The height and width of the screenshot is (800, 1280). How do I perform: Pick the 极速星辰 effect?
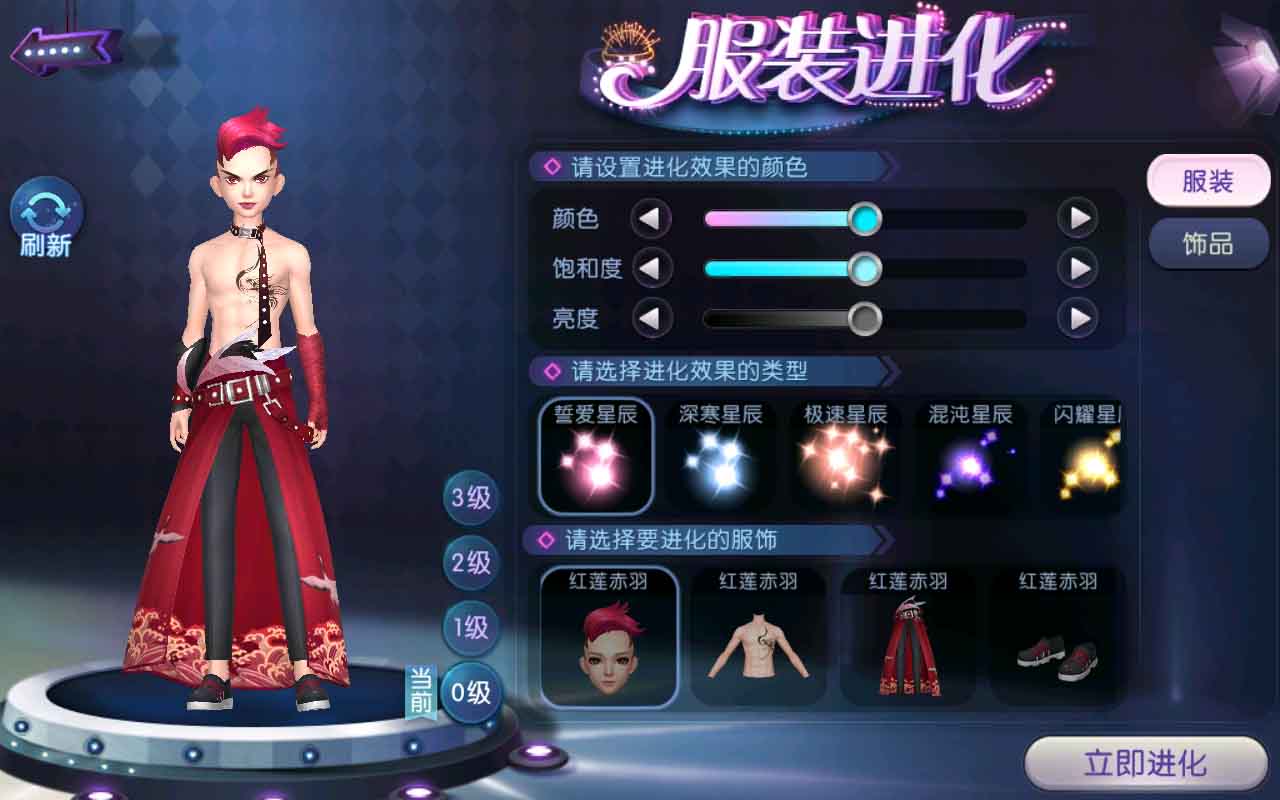click(x=845, y=456)
